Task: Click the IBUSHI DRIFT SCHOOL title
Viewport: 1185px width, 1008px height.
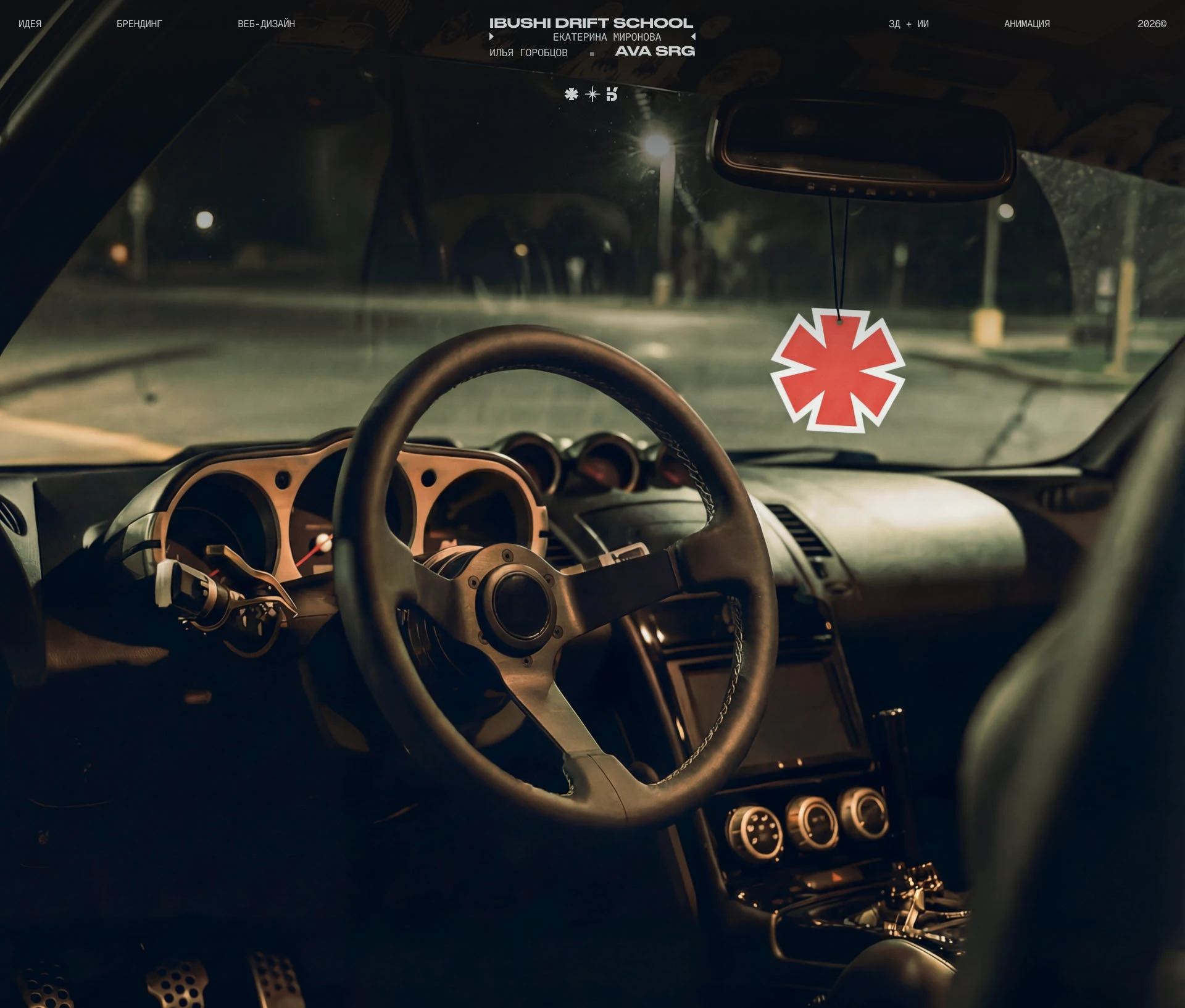Action: point(591,22)
